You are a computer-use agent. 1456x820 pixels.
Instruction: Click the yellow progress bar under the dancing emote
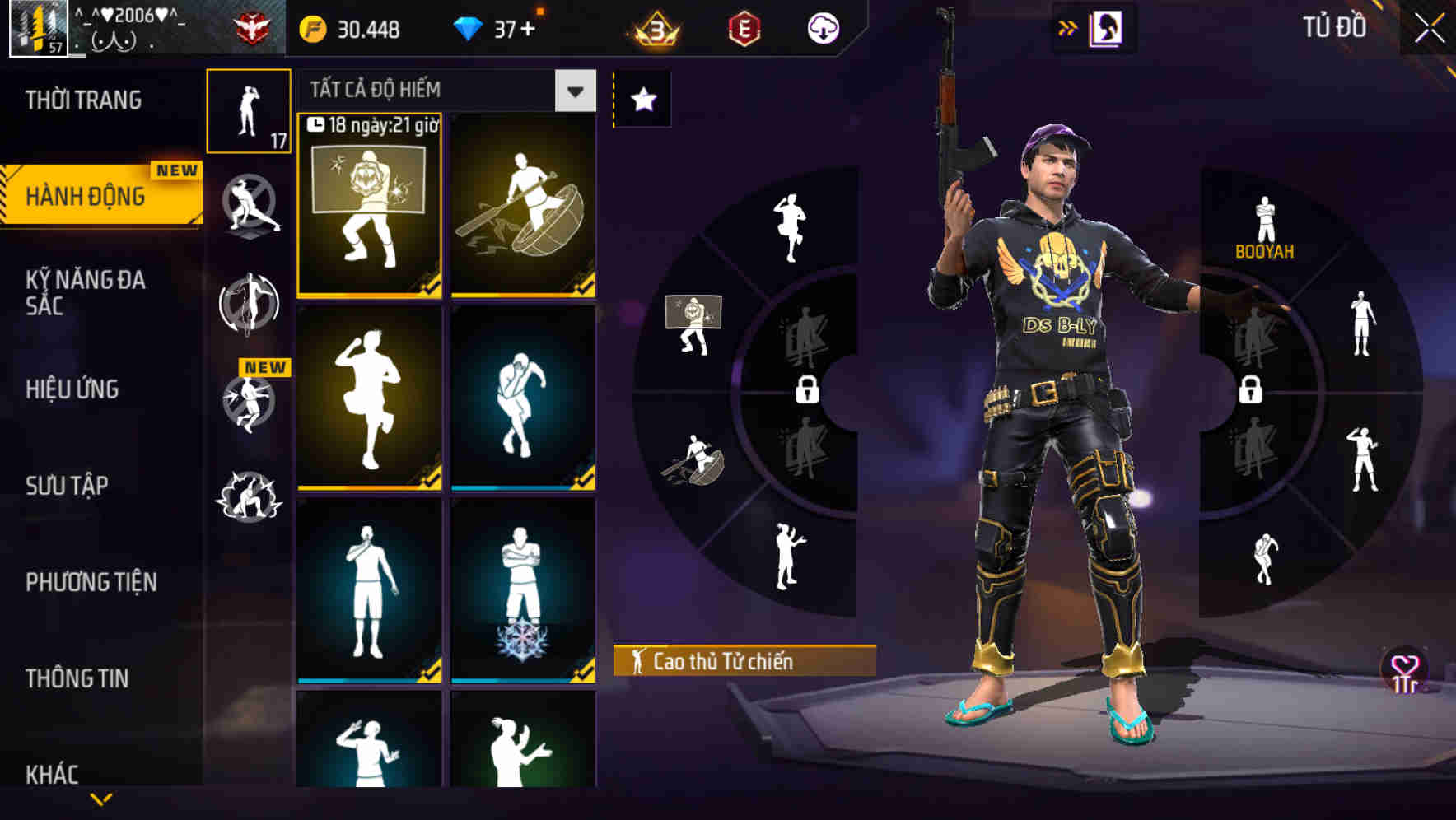(x=370, y=489)
